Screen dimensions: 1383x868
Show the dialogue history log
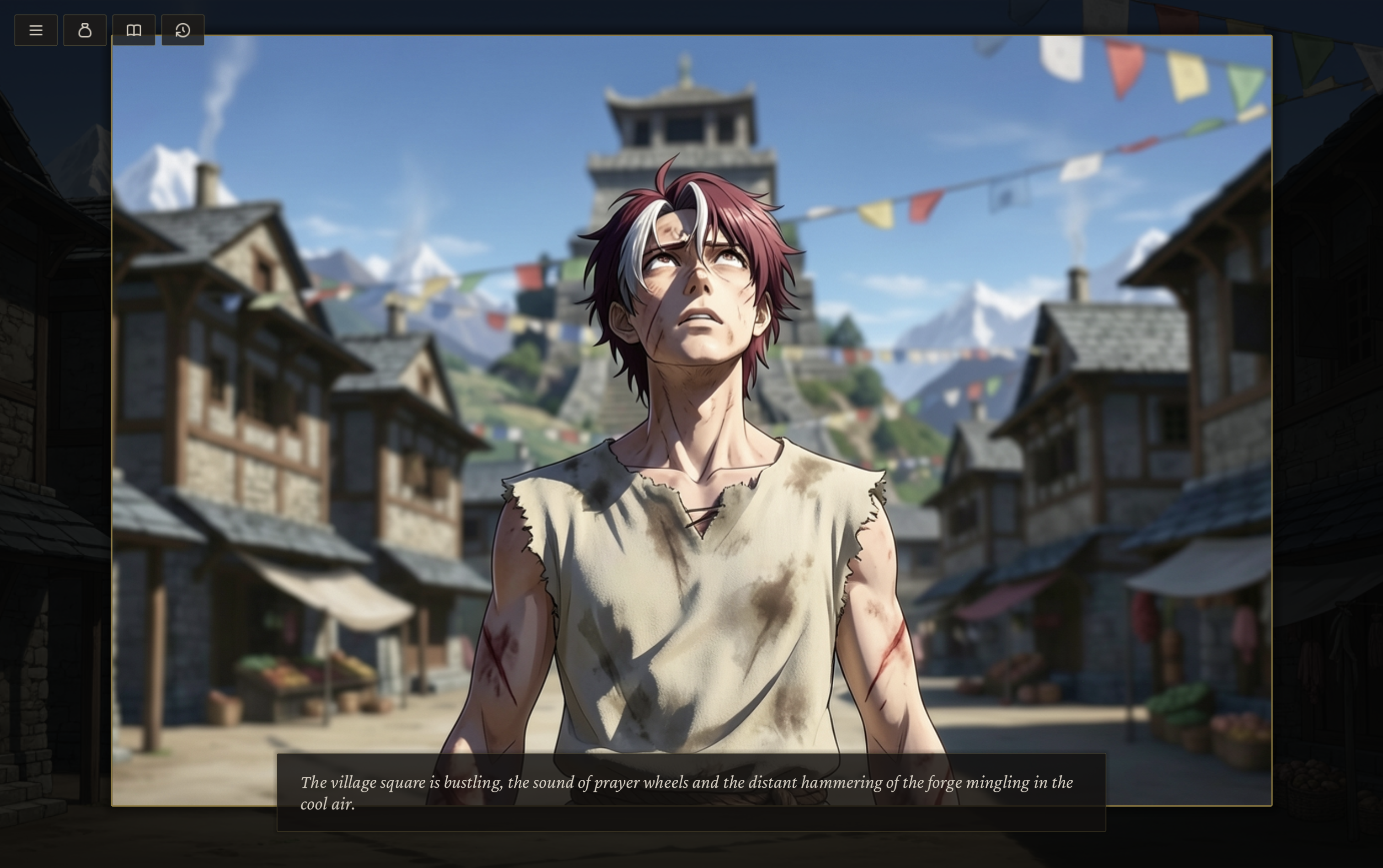coord(182,31)
